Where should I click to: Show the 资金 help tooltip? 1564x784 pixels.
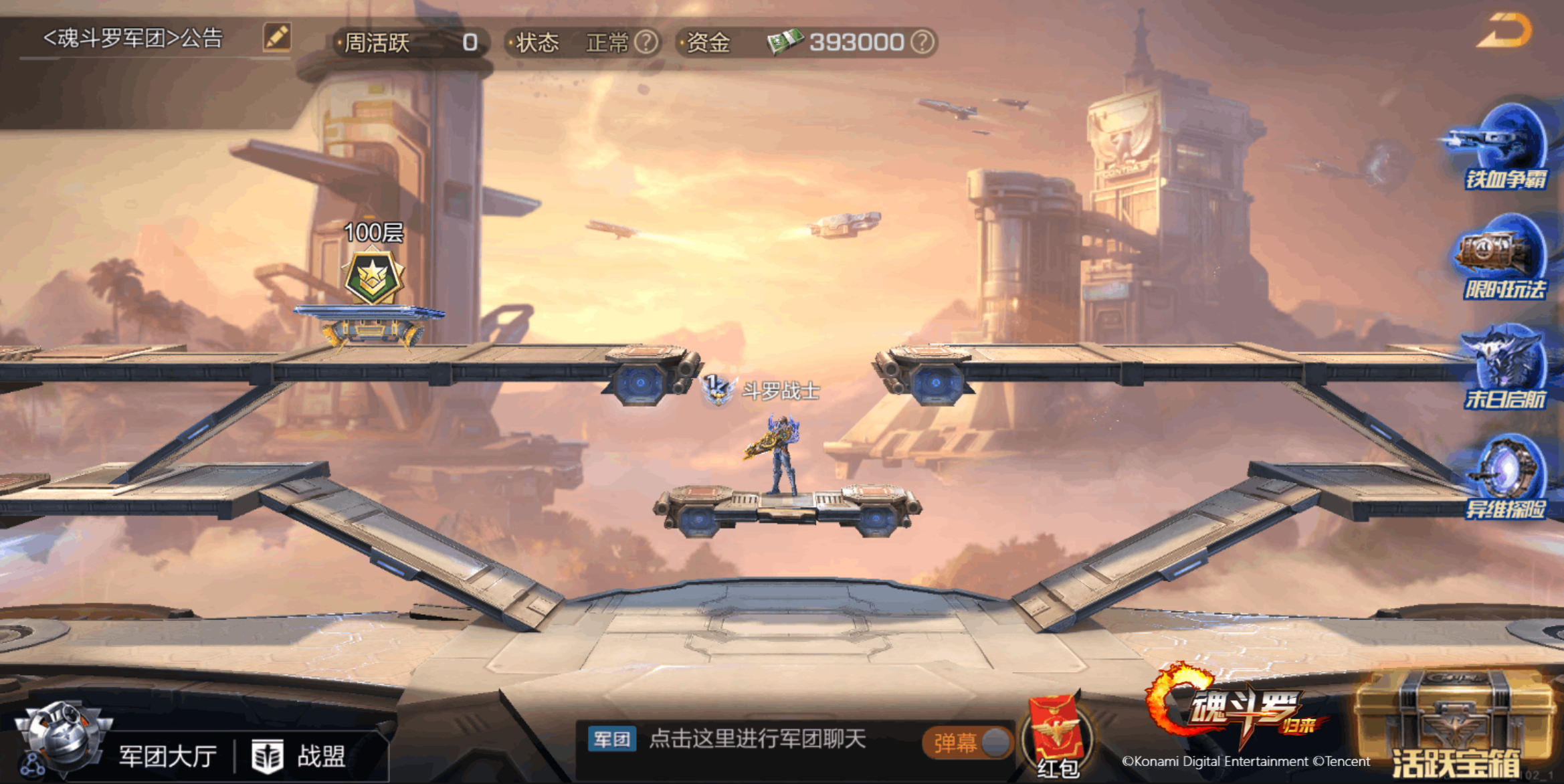922,43
